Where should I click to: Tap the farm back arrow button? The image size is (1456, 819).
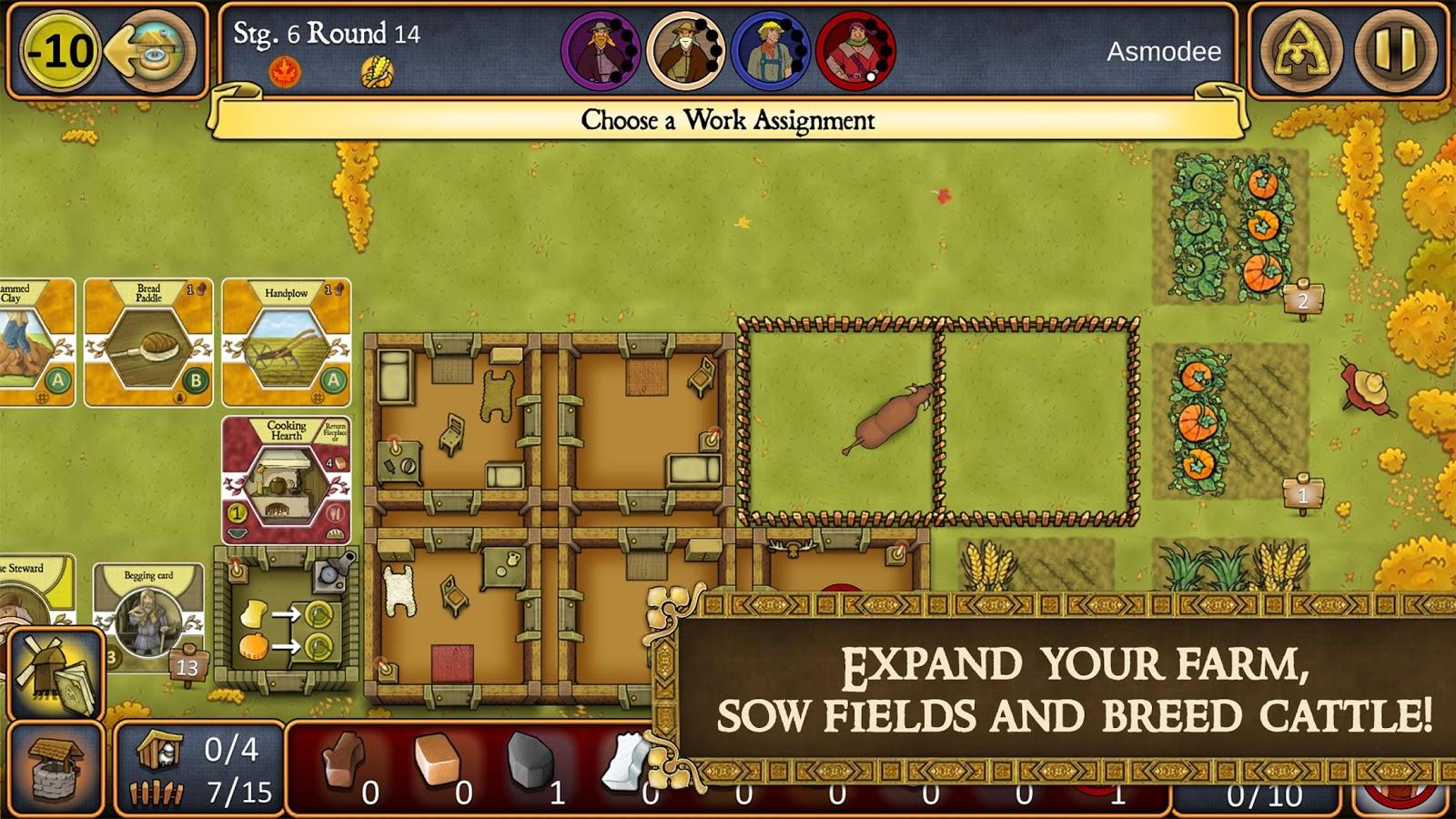(151, 50)
